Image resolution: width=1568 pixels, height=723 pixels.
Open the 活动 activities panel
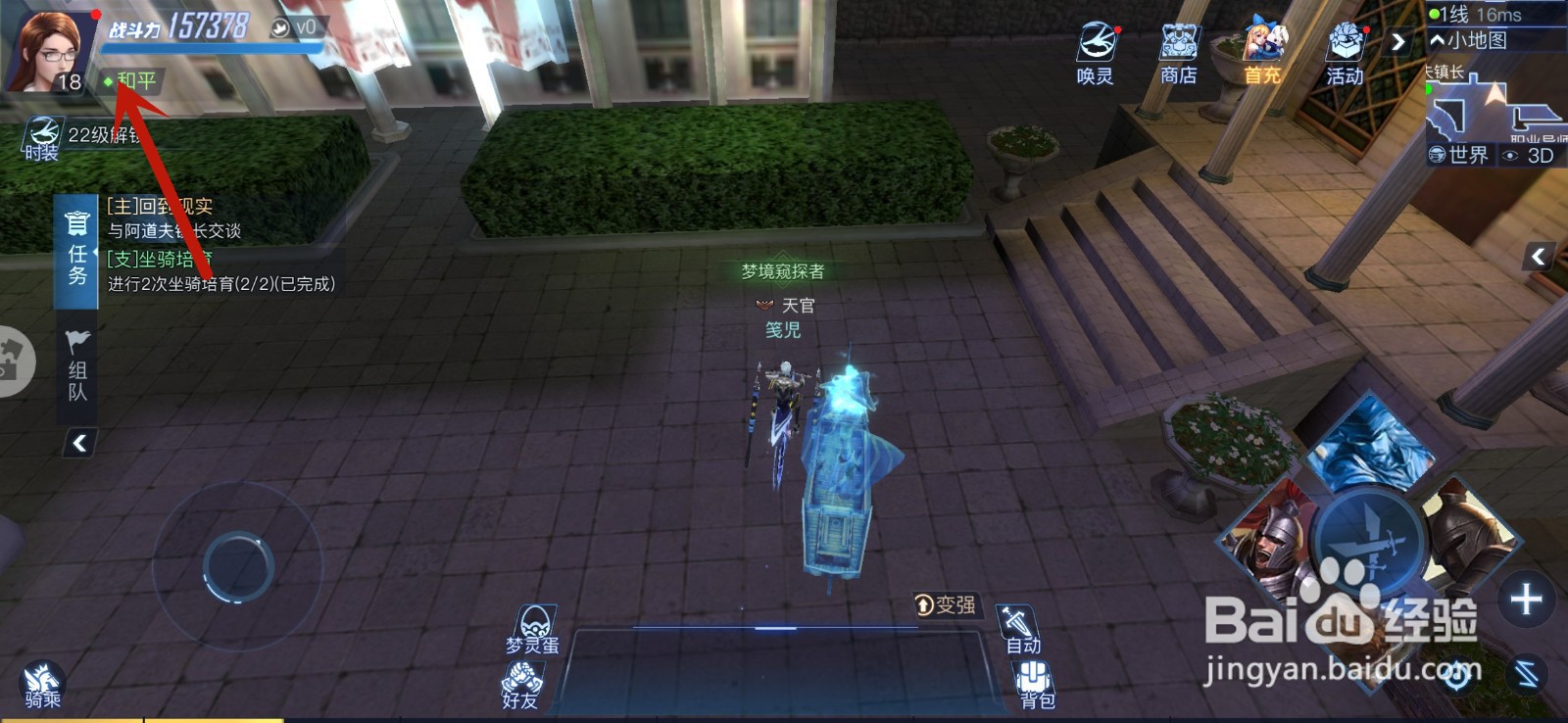(x=1347, y=41)
